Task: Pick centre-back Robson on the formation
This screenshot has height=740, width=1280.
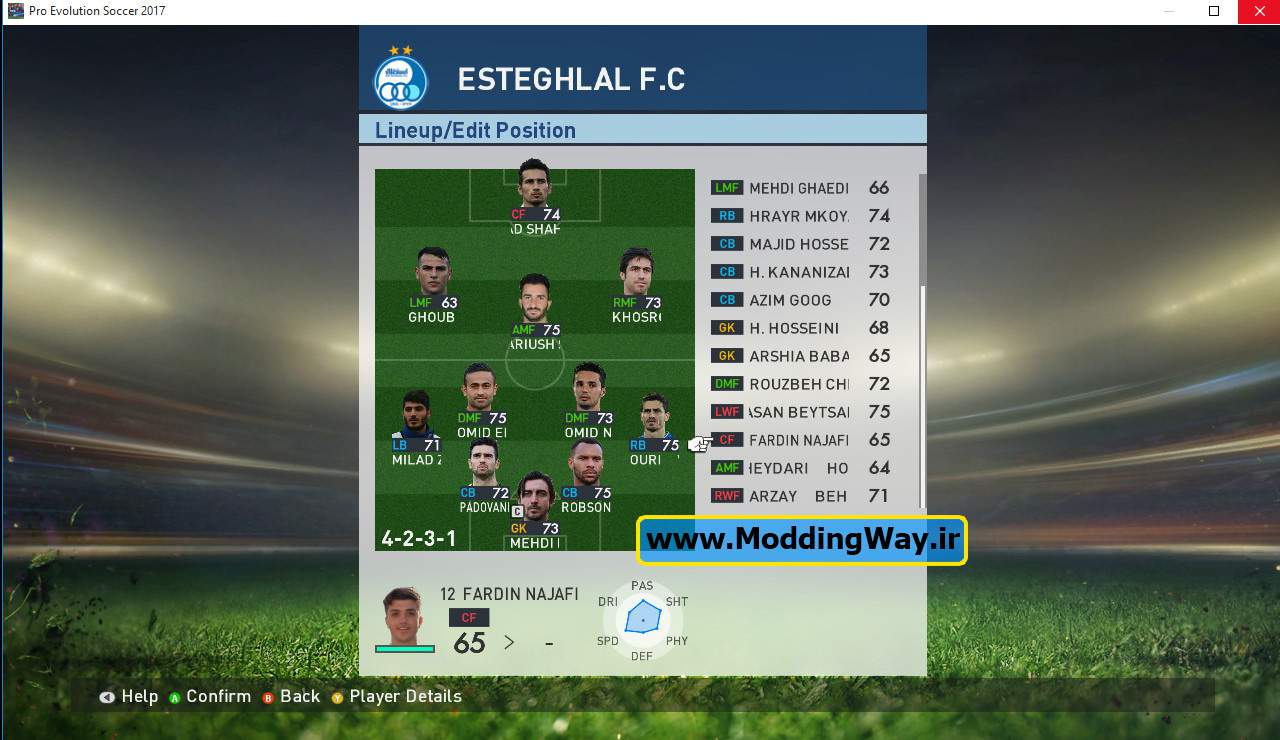Action: click(586, 470)
